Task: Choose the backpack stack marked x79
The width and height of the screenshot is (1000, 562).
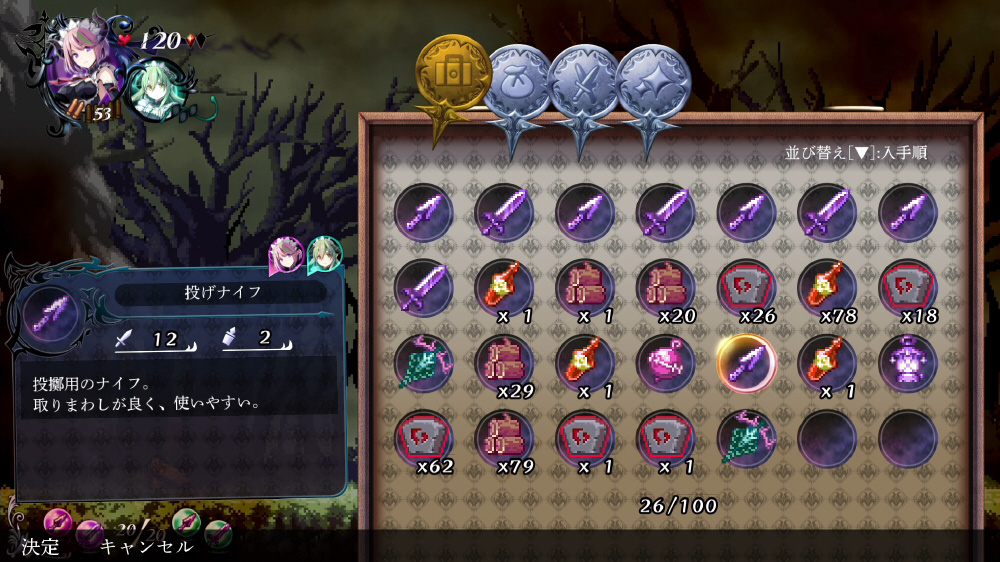Action: pos(504,437)
